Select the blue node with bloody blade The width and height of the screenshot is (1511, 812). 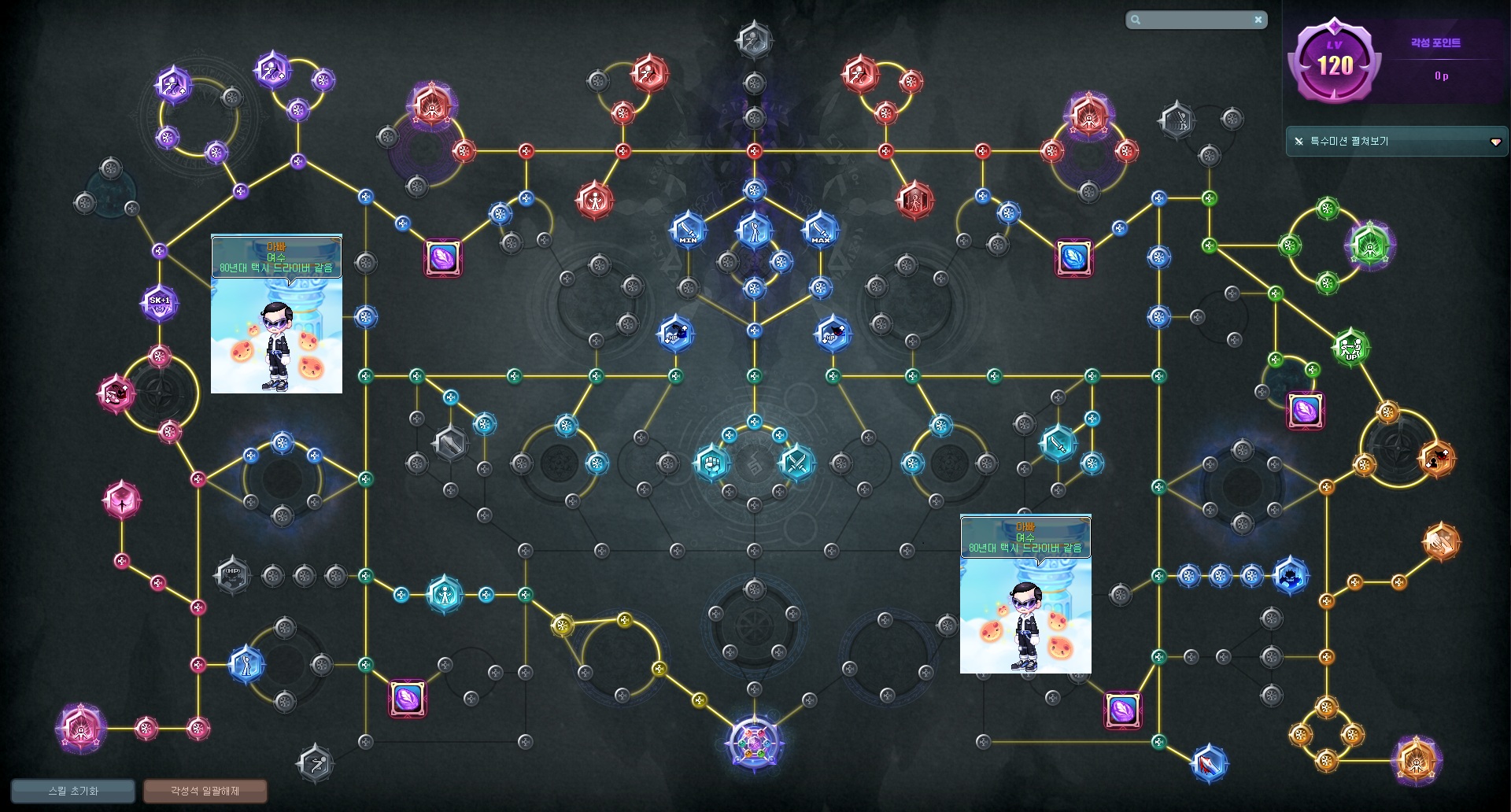point(1209,763)
